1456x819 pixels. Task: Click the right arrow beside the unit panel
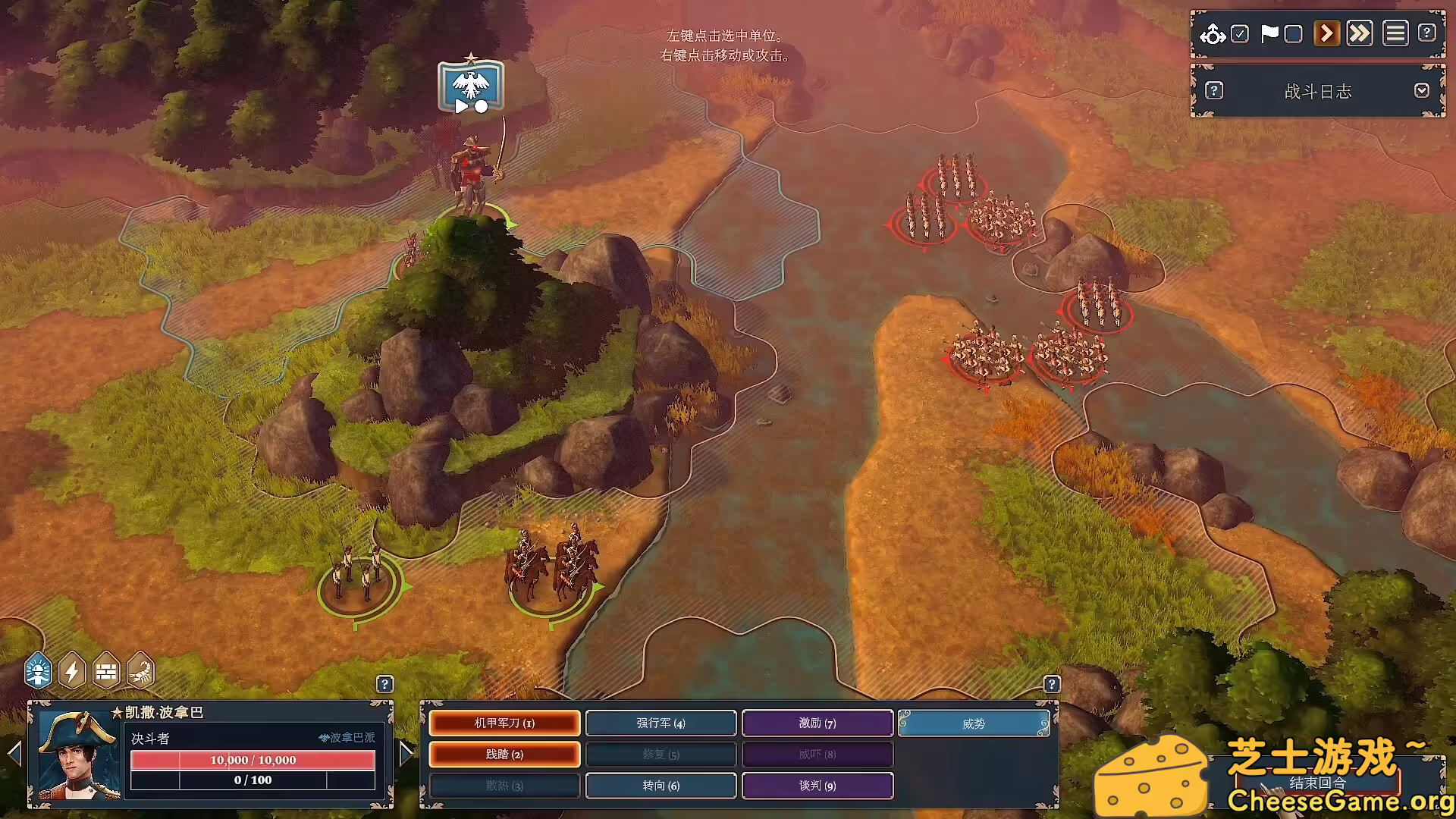[x=406, y=755]
